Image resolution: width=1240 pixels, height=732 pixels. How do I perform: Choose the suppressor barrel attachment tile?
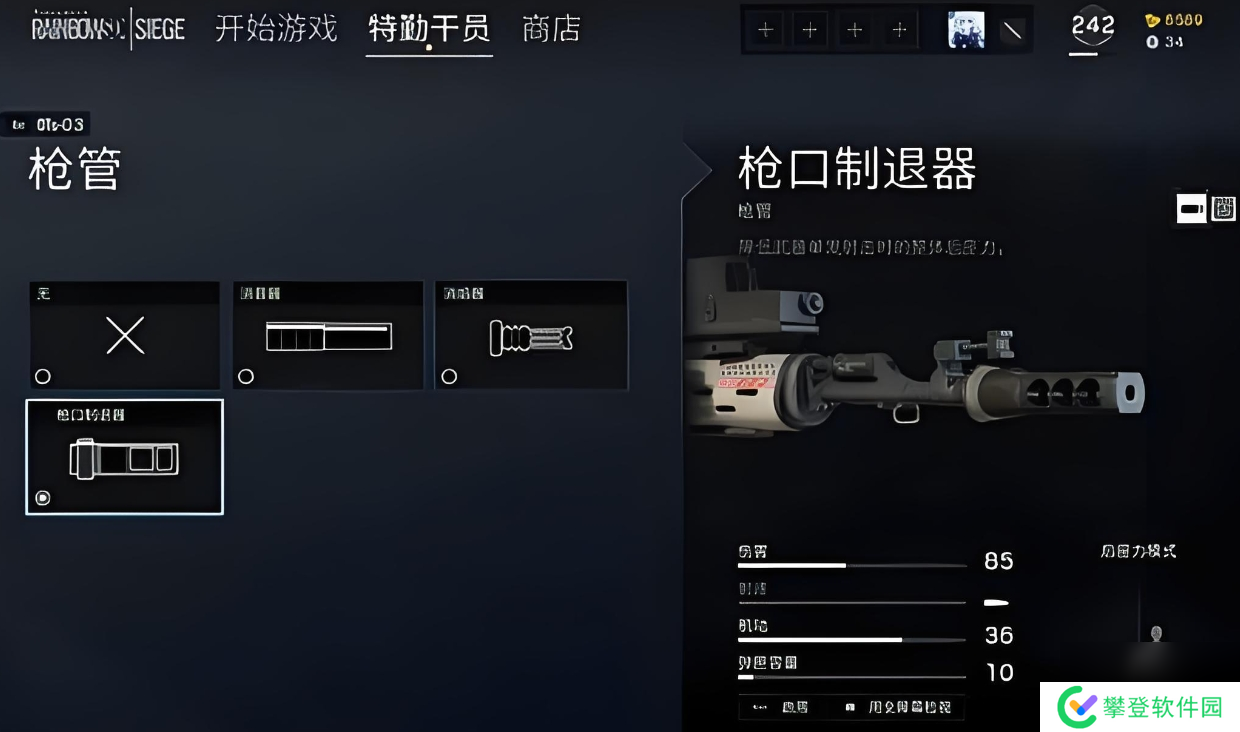tap(328, 335)
